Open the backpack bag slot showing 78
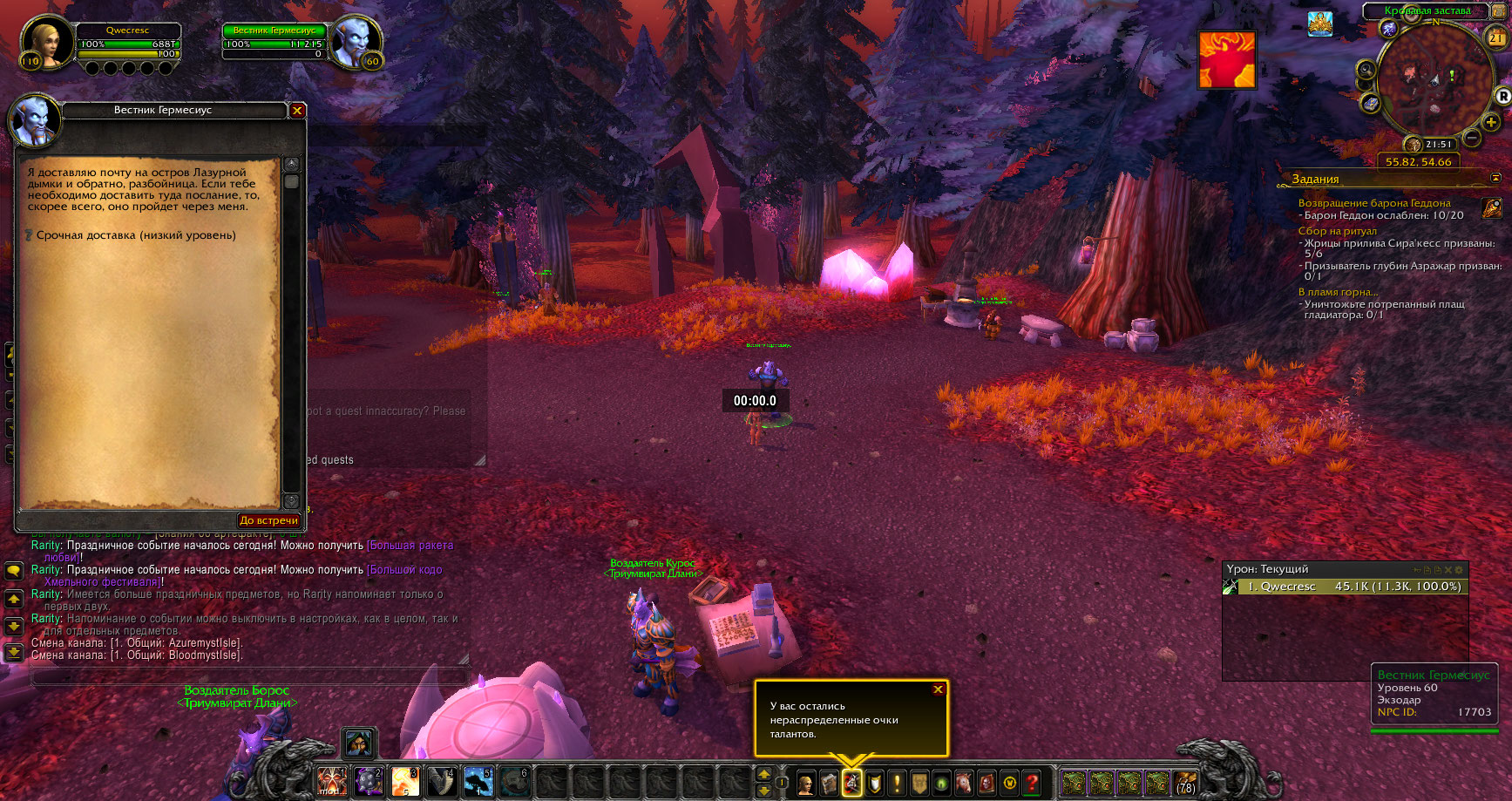Image resolution: width=1512 pixels, height=801 pixels. [x=1185, y=783]
